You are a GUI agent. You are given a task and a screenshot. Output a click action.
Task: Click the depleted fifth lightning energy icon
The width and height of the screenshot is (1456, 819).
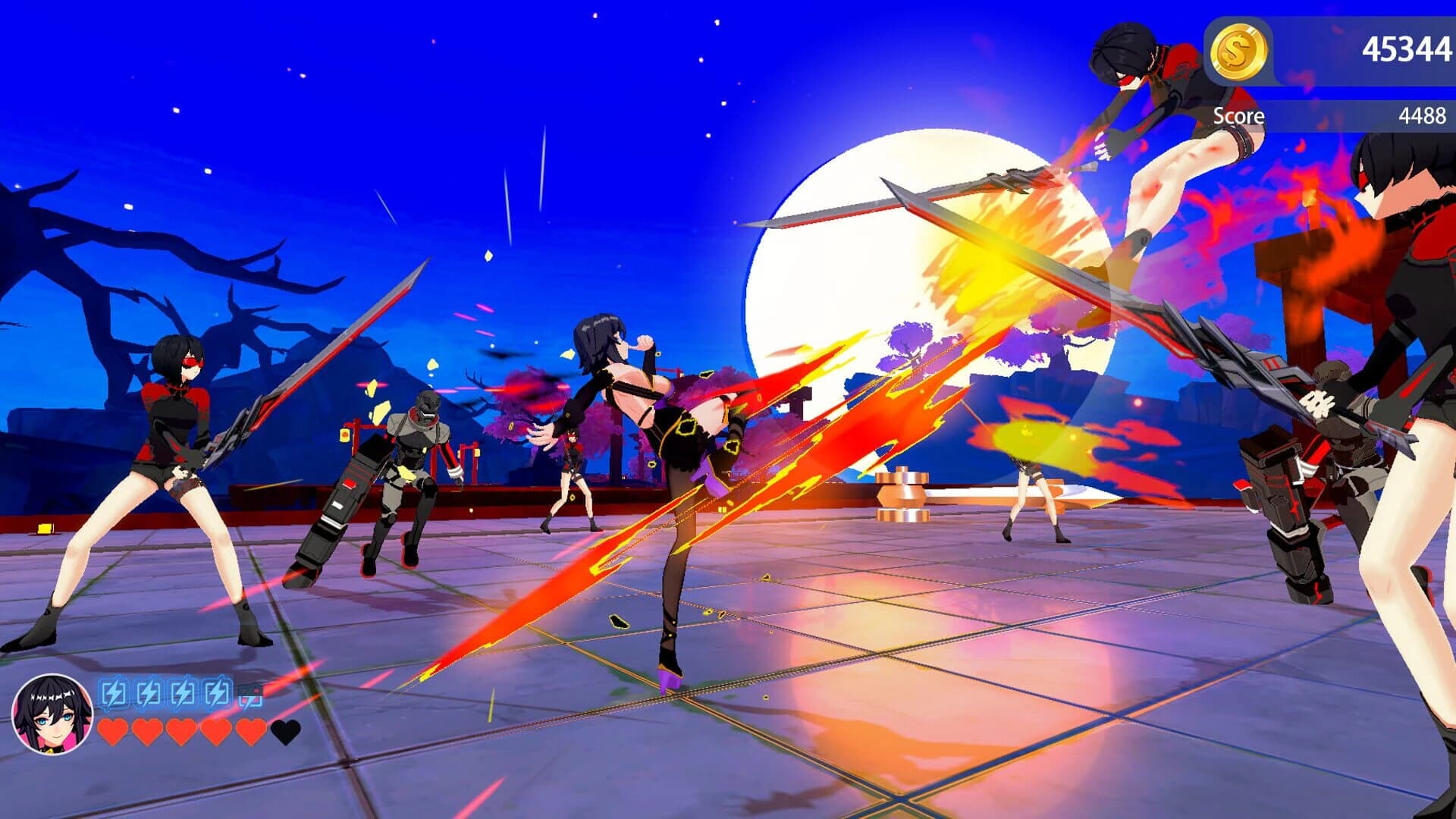250,695
